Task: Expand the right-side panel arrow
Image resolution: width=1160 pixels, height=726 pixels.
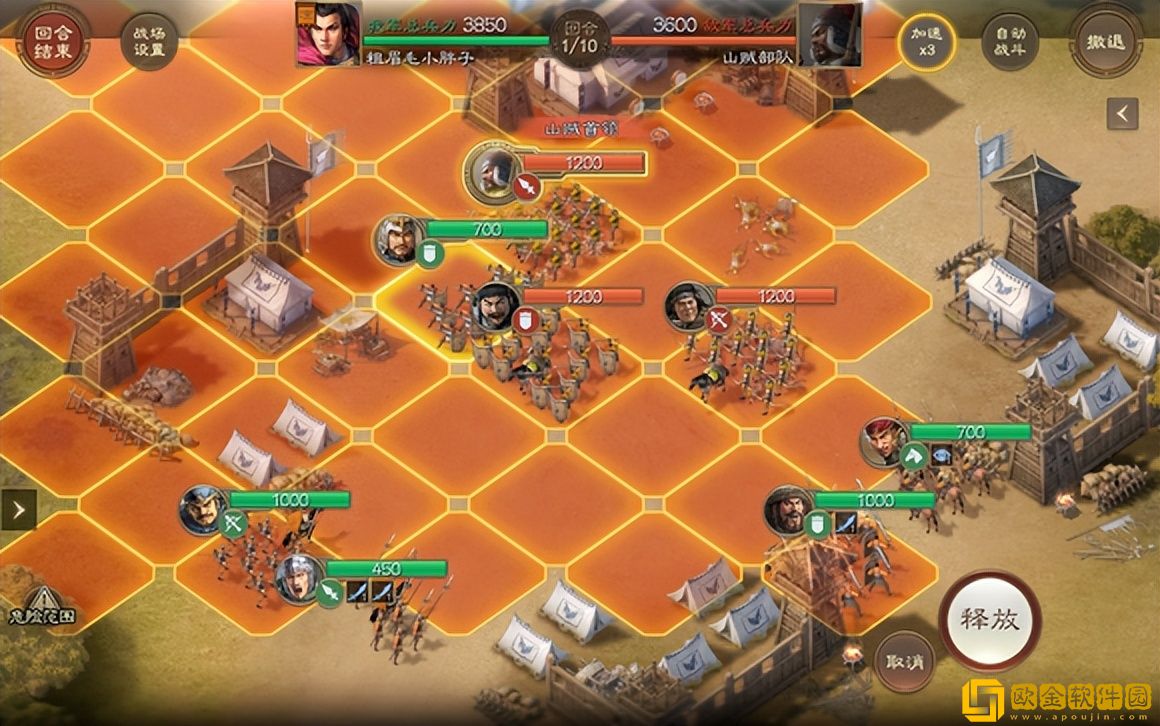Action: (x=1122, y=114)
